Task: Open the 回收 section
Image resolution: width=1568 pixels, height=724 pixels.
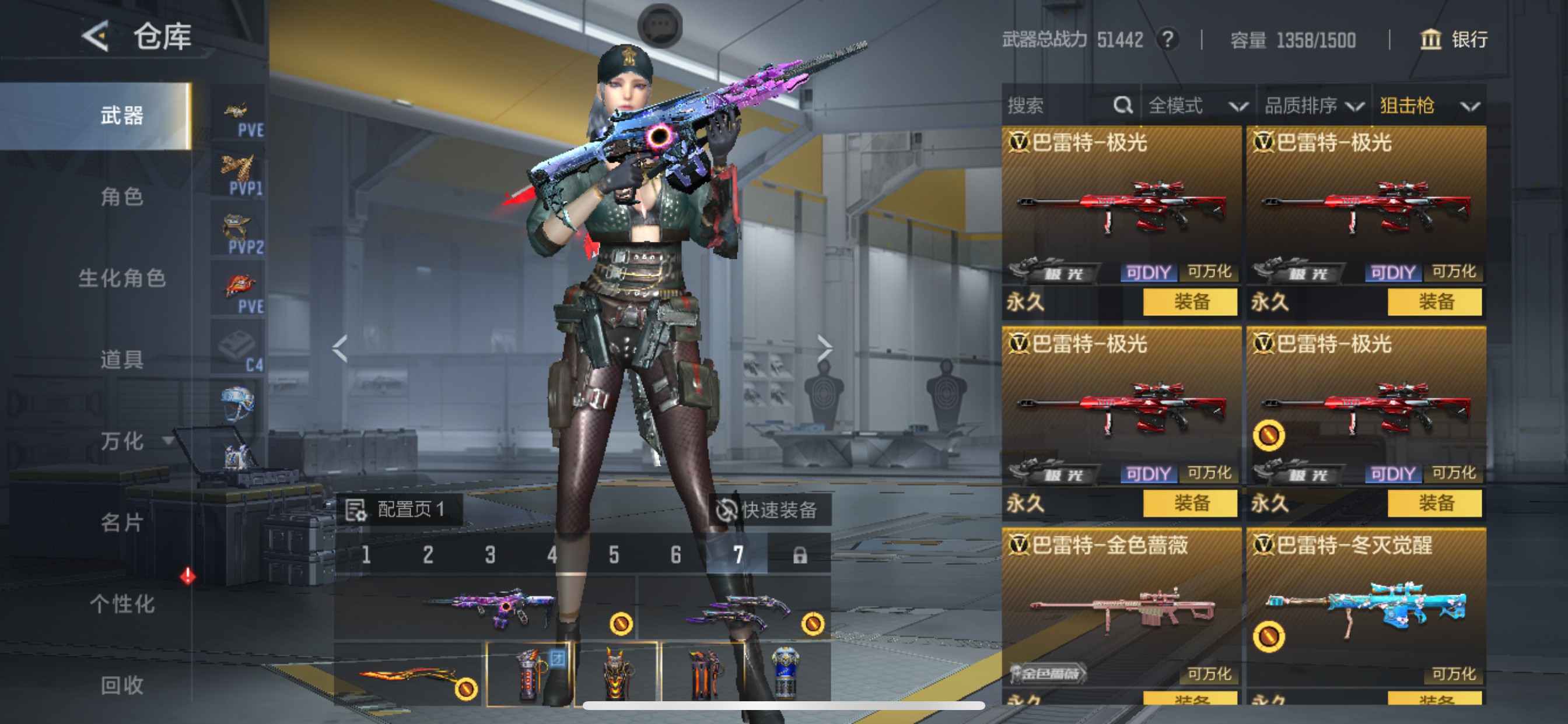Action: [122, 686]
